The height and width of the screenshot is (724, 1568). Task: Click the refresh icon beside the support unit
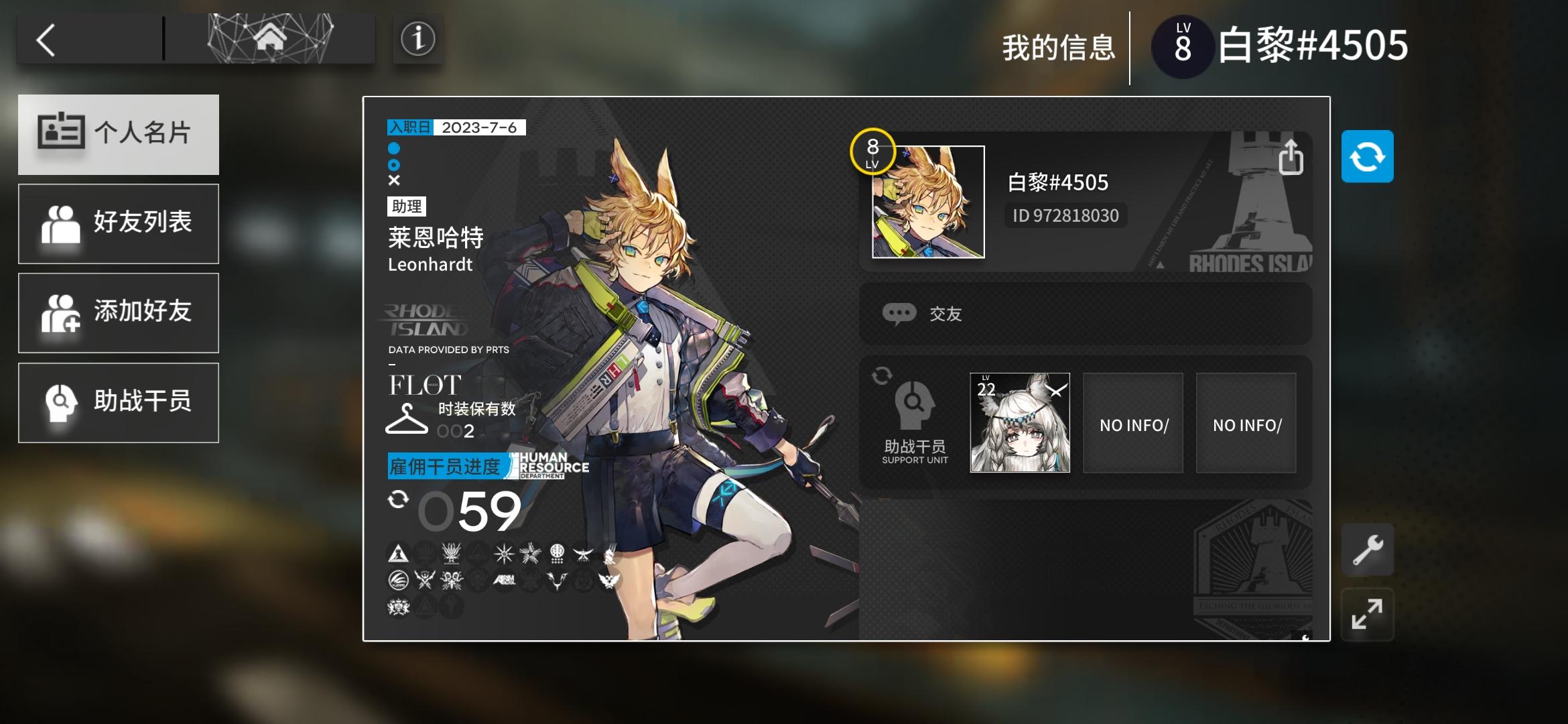884,377
